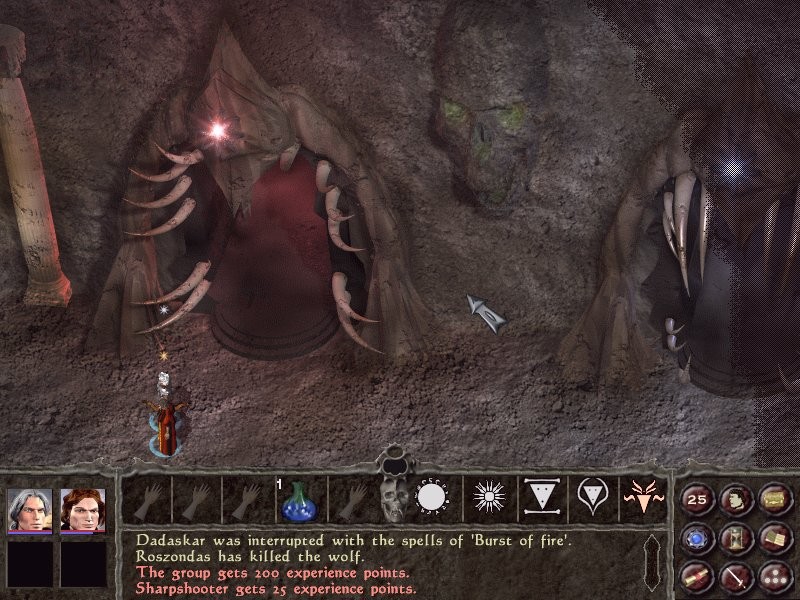Open the book journal button
The width and height of the screenshot is (800, 600).
[773, 538]
